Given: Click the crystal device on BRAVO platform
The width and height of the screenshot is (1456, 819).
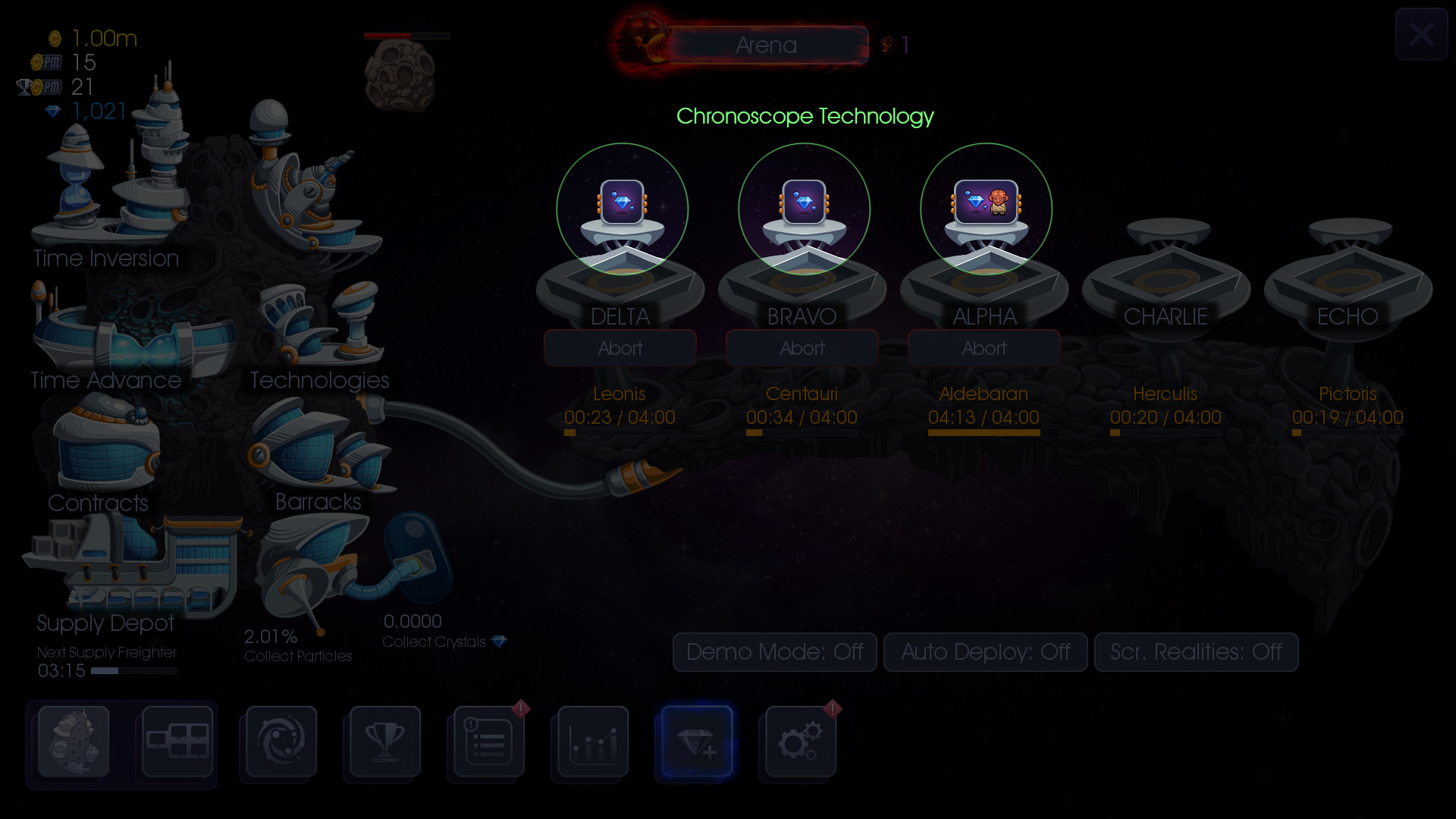Looking at the screenshot, I should click(802, 205).
